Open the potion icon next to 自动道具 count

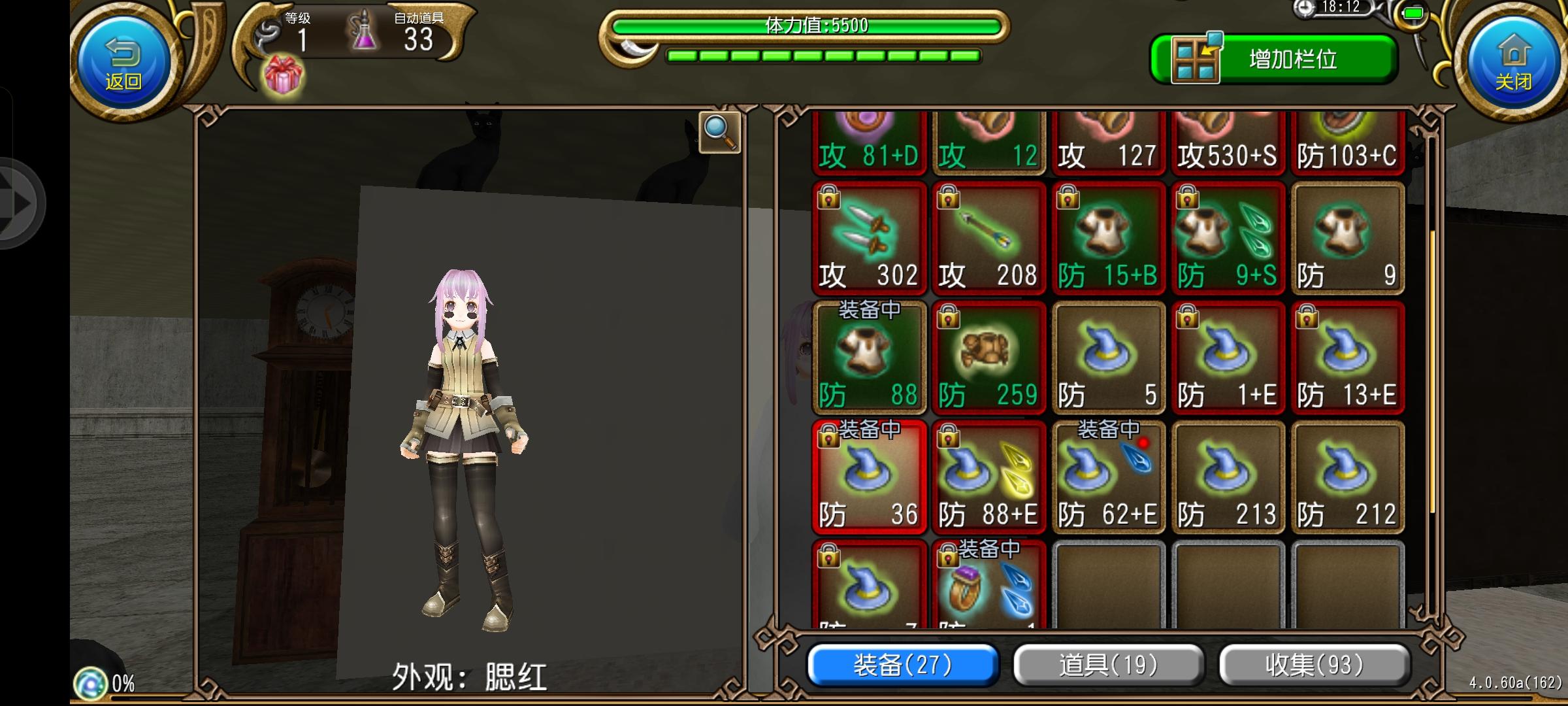(x=364, y=36)
